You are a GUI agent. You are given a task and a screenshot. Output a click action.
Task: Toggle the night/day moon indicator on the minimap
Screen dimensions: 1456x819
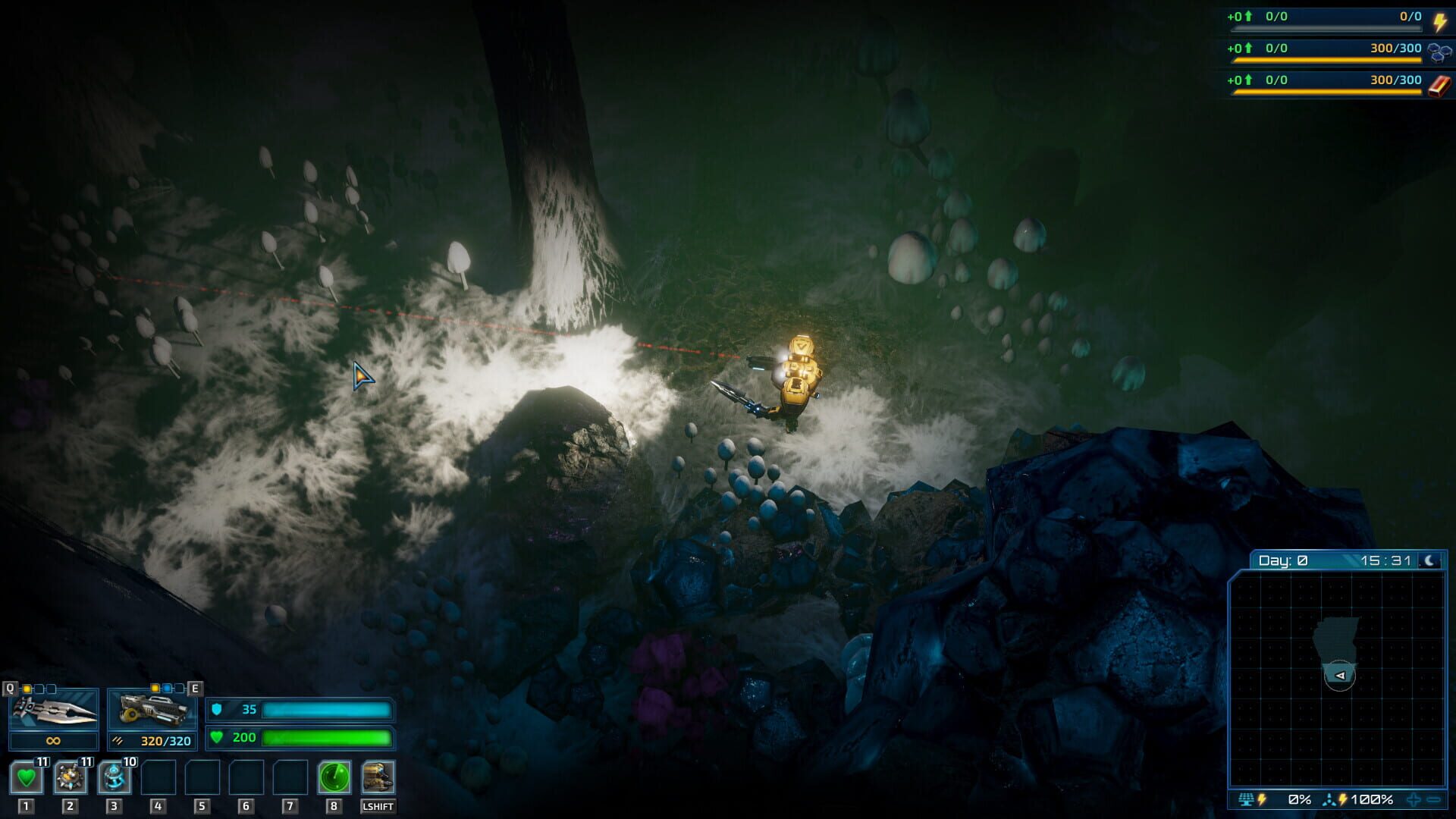(1428, 560)
